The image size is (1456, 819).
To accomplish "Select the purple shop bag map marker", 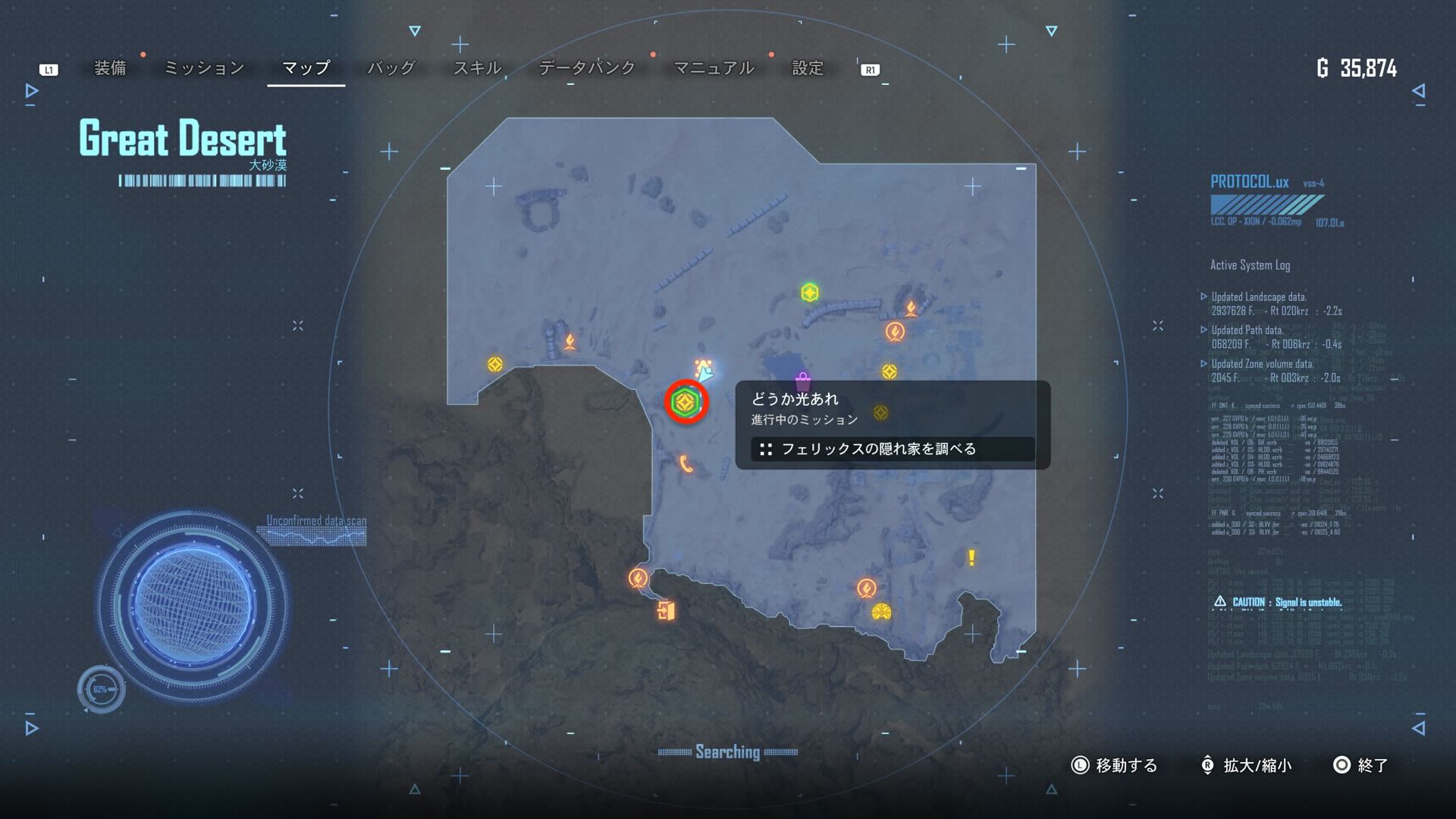I will pyautogui.click(x=802, y=381).
